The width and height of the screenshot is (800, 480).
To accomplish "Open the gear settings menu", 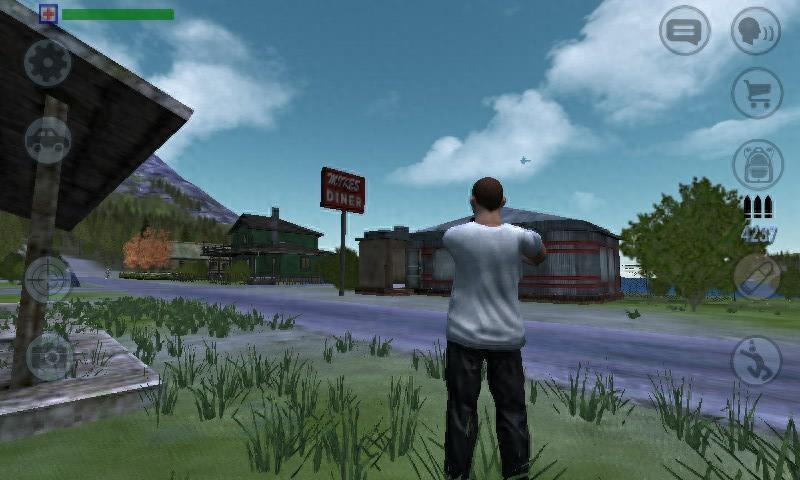I will coord(48,64).
